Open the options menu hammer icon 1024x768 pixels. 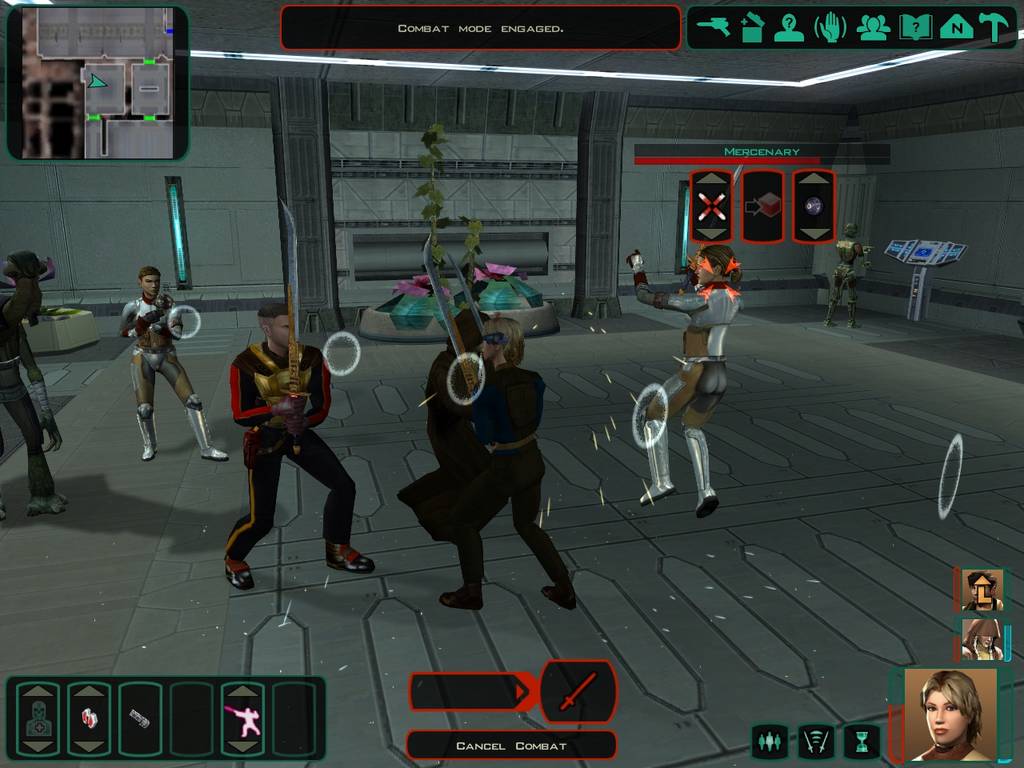click(995, 27)
